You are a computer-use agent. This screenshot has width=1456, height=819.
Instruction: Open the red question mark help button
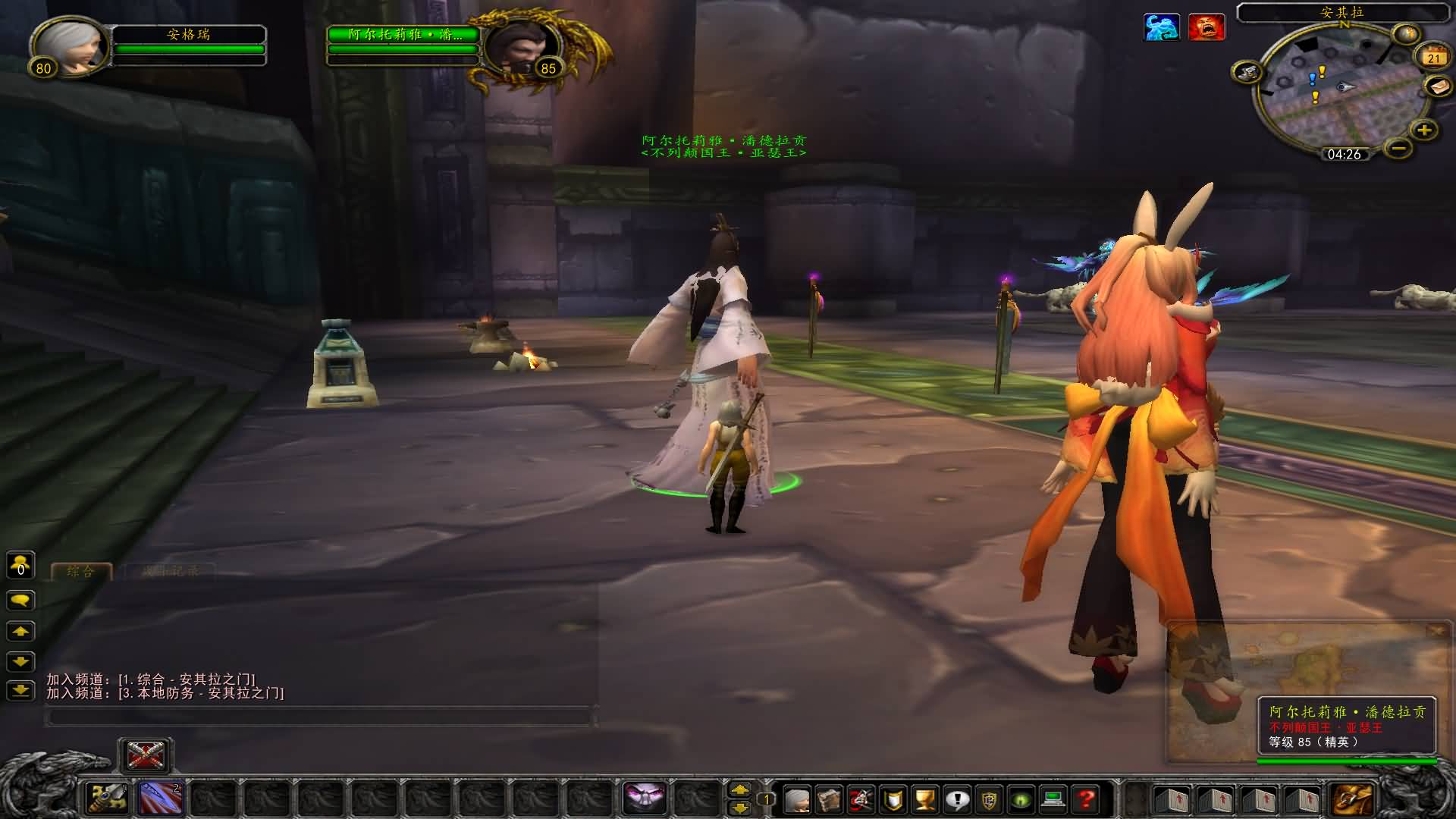coord(1086,799)
